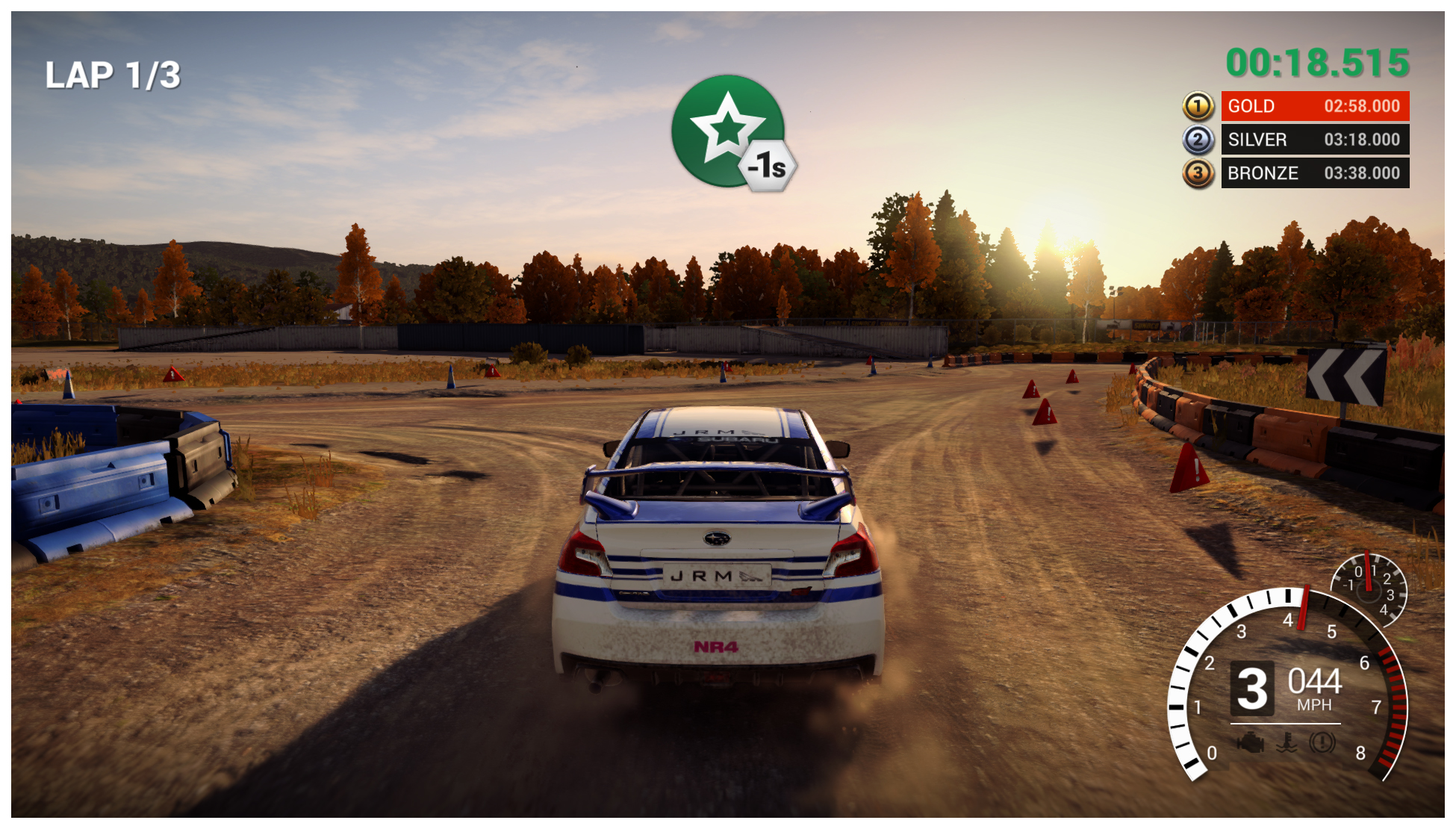Click the green star time bonus icon
Screen dimensions: 1456x829
coord(728,131)
